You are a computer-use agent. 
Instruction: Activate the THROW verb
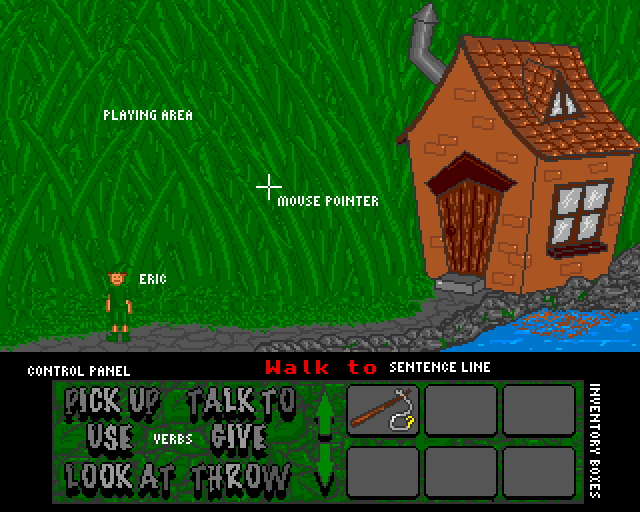coord(242,475)
